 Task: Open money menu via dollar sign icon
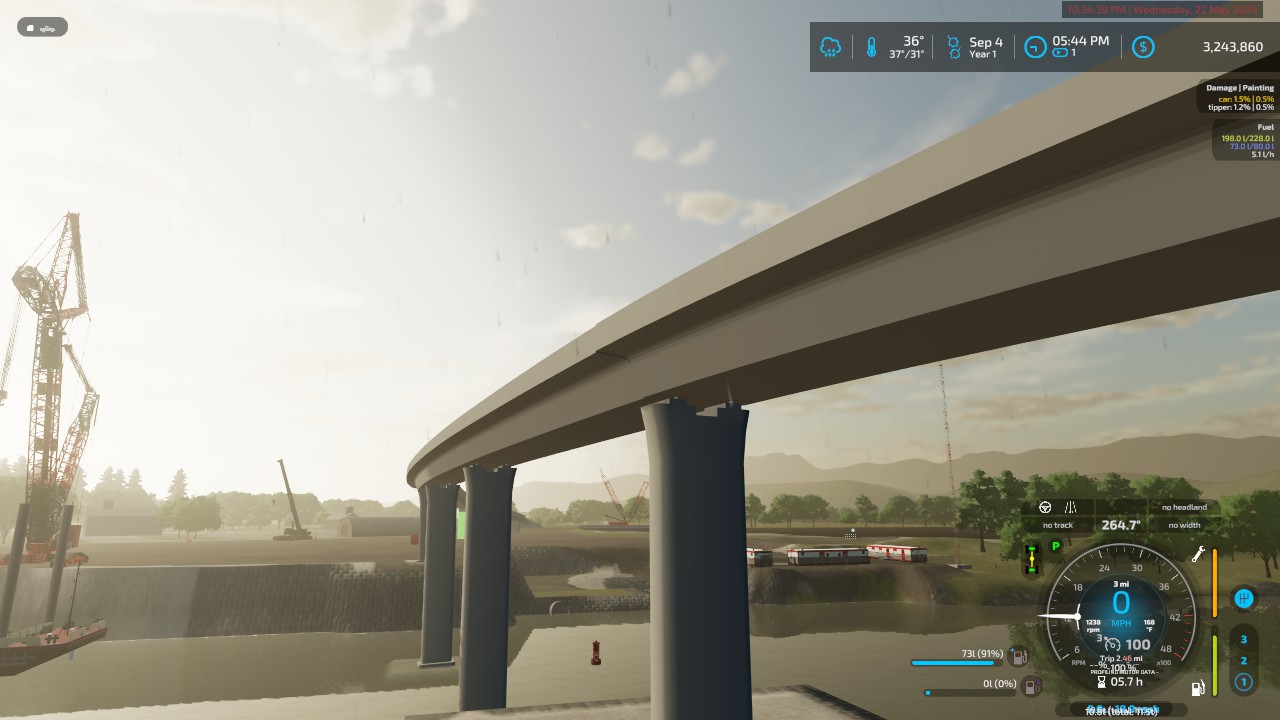pos(1142,46)
